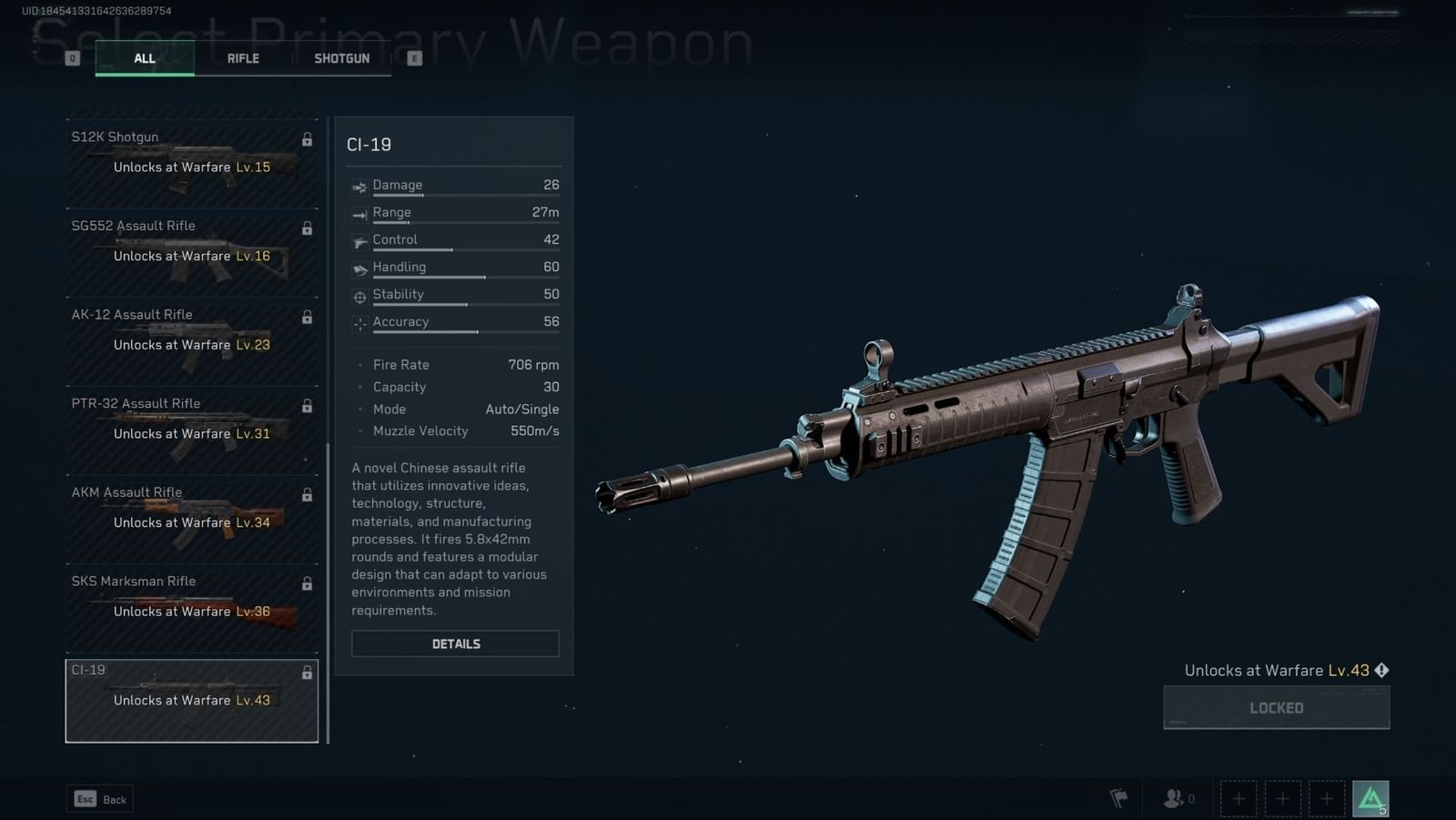
Task: Click the Damage stat icon
Action: click(x=360, y=185)
